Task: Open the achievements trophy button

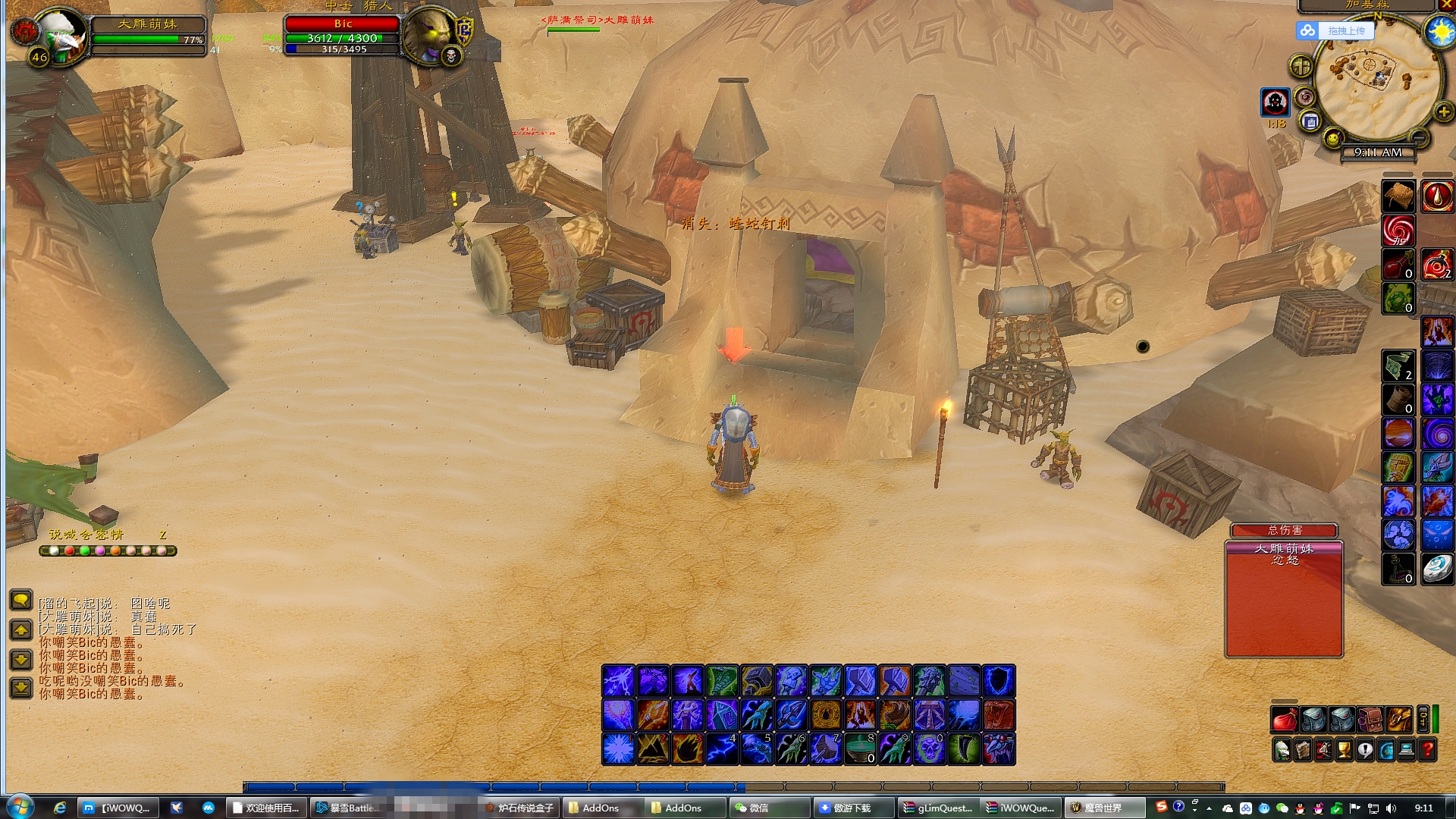Action: point(1344,750)
